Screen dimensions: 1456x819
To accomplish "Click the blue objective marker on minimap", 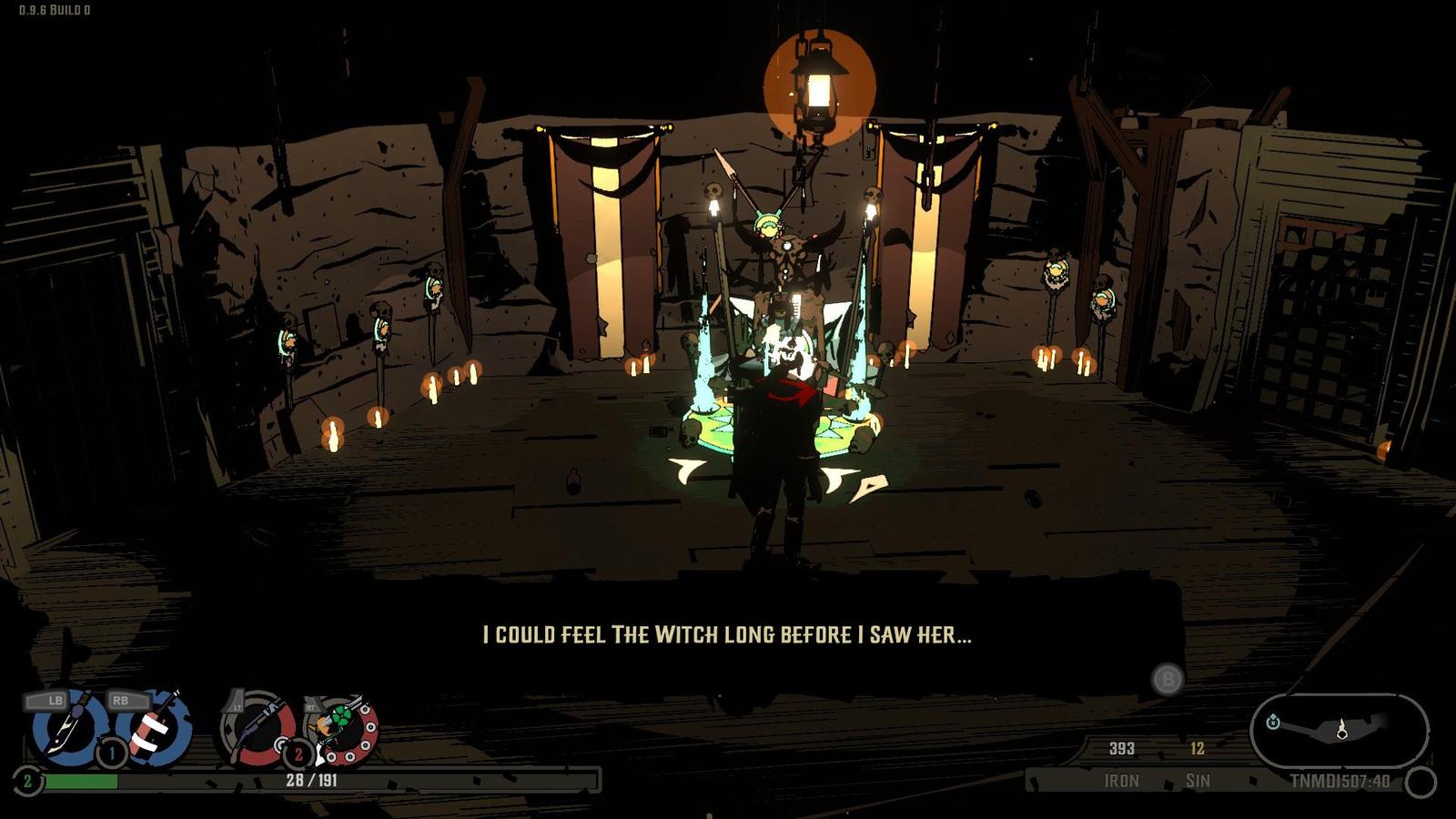I will point(1272,722).
